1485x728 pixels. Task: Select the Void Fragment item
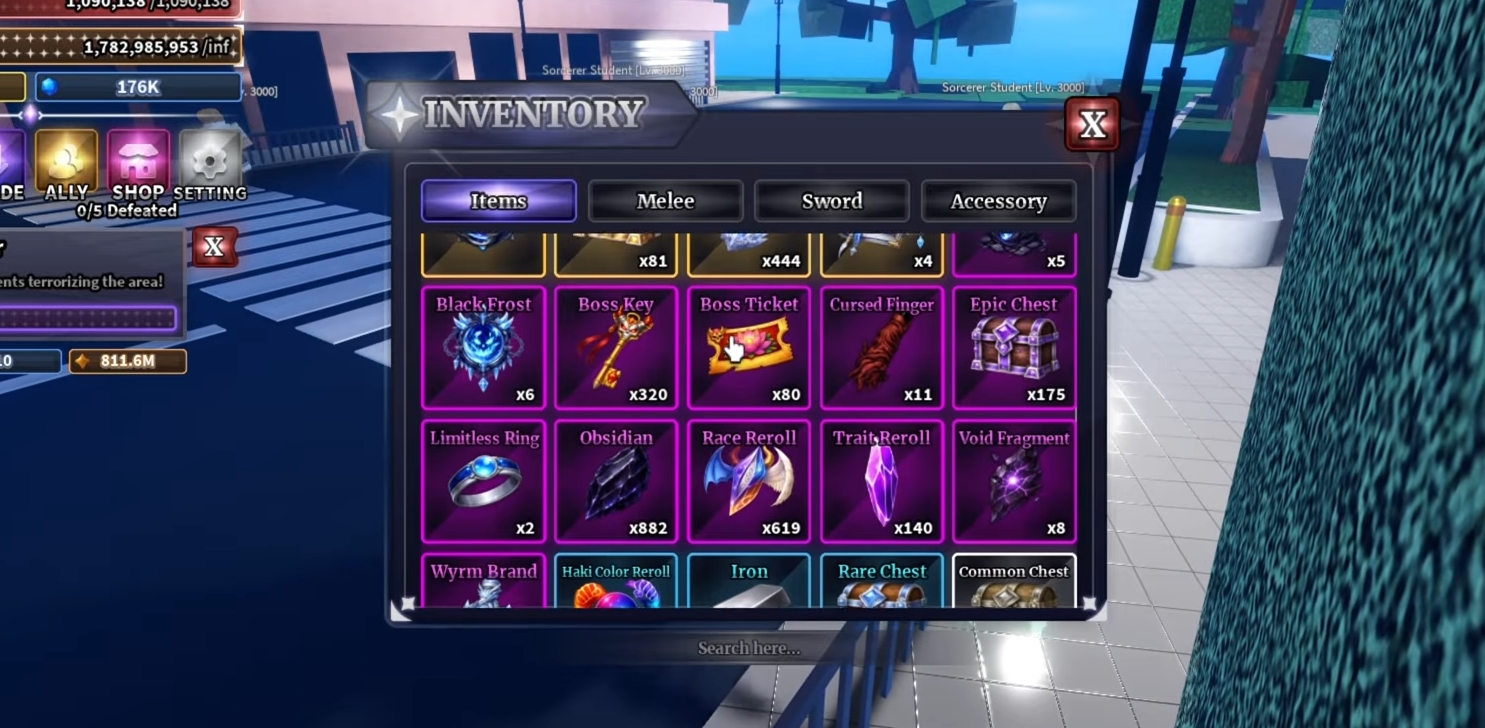tap(1013, 482)
